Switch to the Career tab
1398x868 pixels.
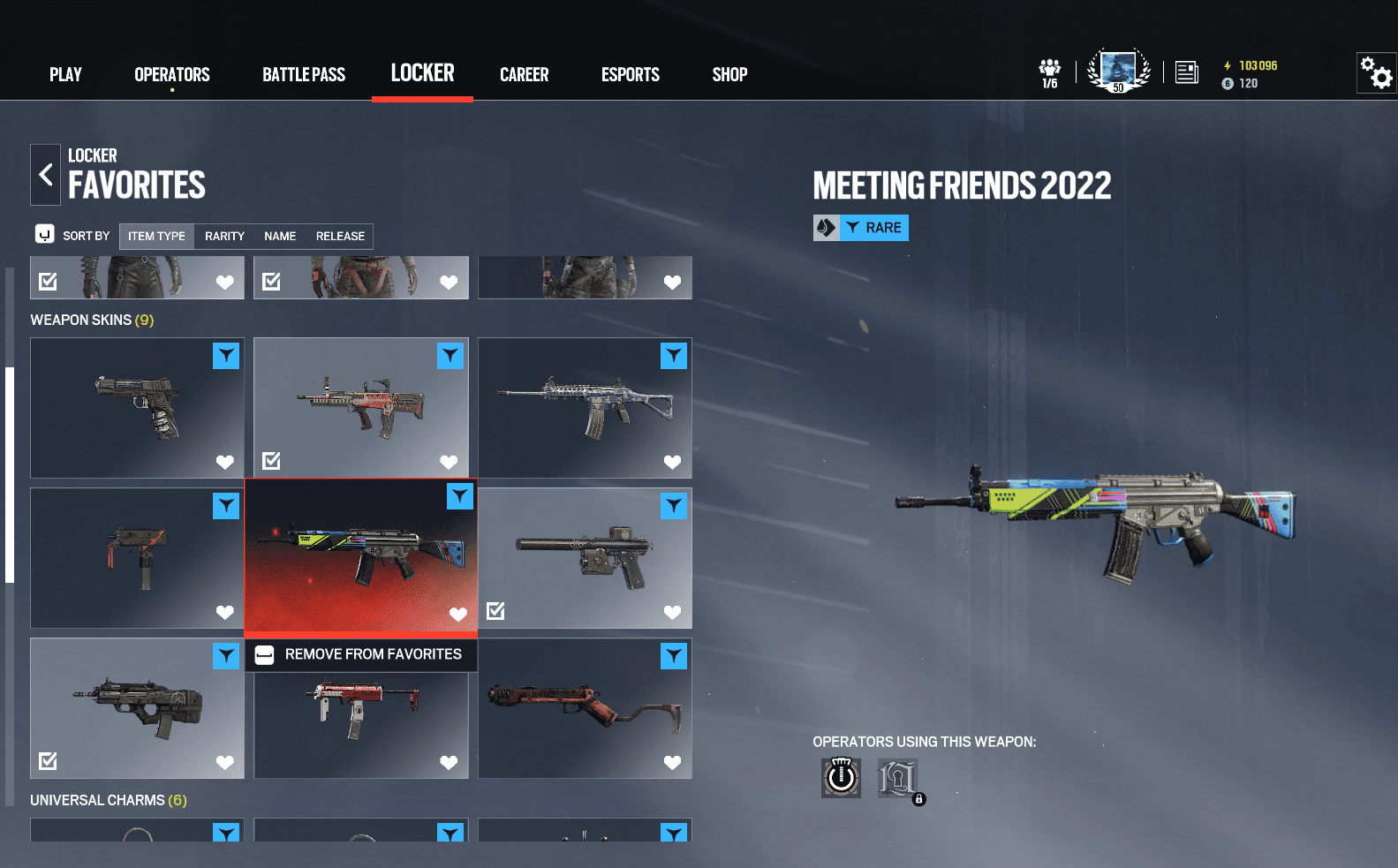(x=524, y=75)
